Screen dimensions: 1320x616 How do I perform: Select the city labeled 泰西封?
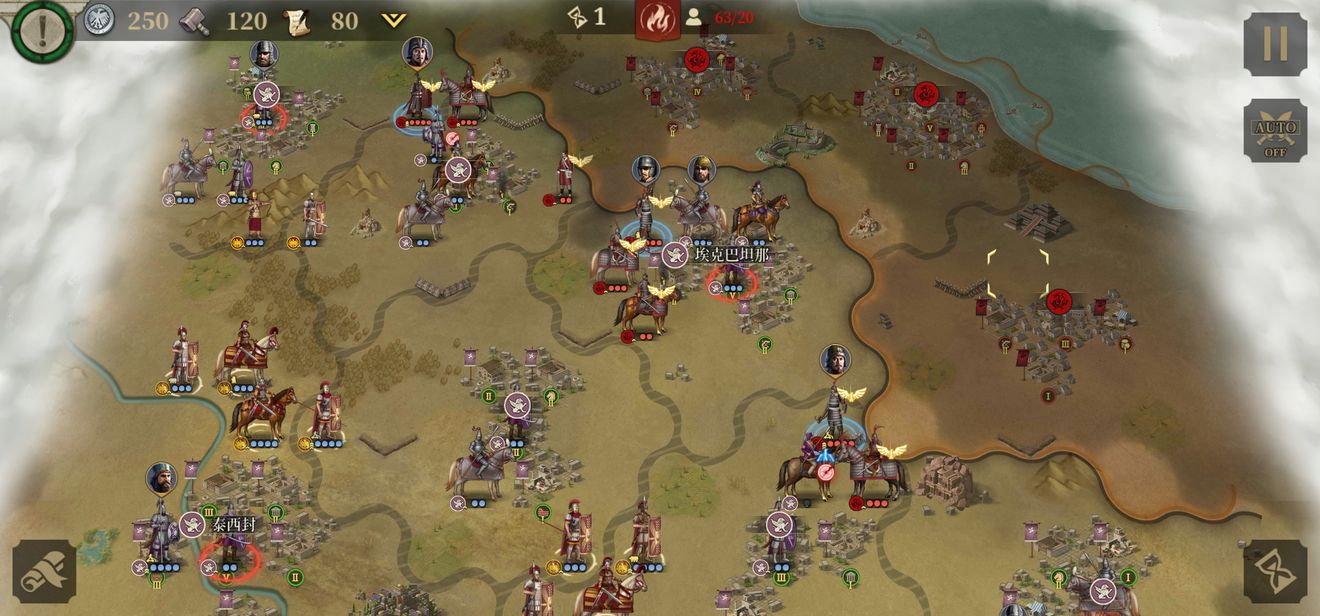click(x=232, y=523)
